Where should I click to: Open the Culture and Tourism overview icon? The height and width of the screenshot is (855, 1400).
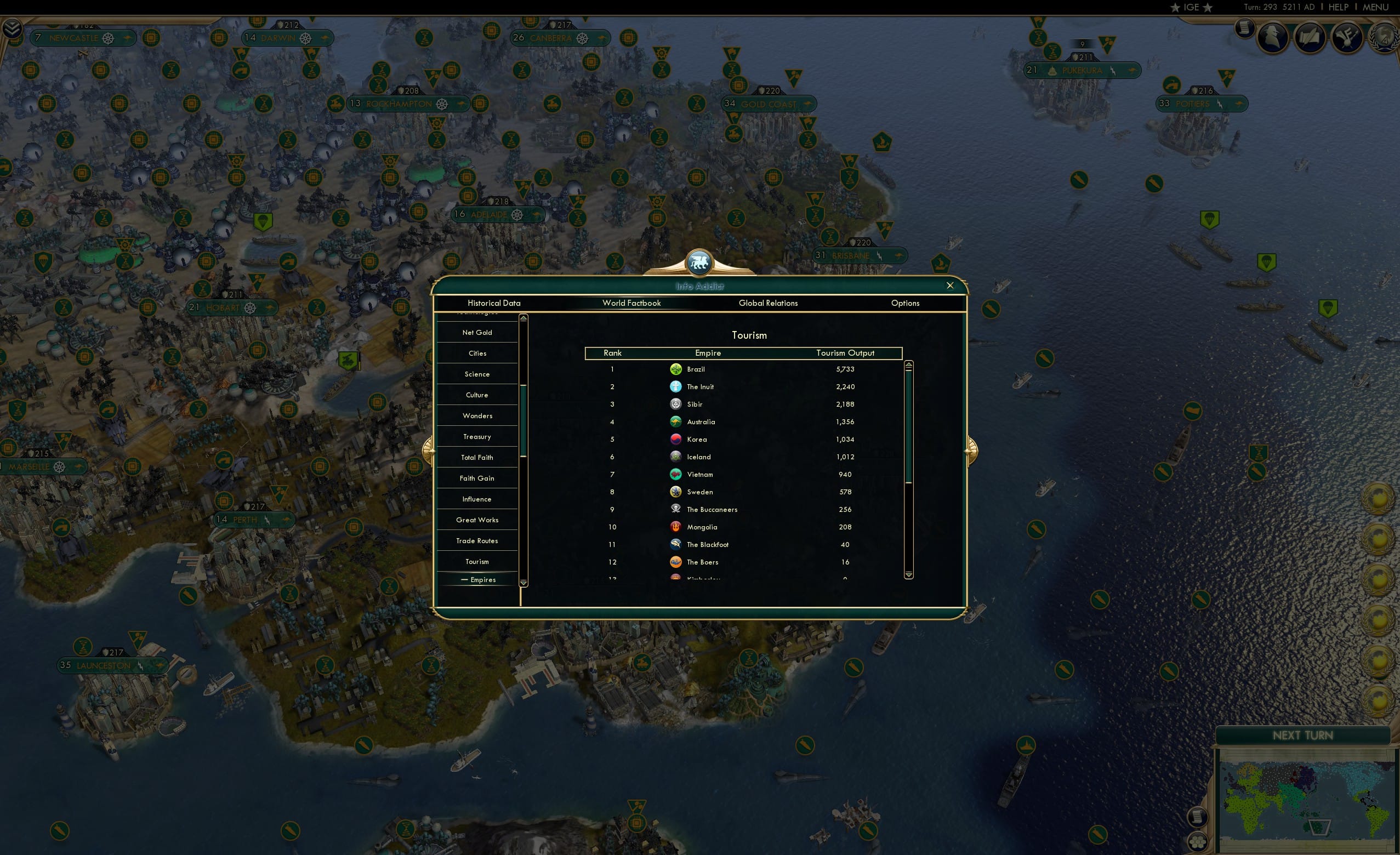pos(1346,37)
